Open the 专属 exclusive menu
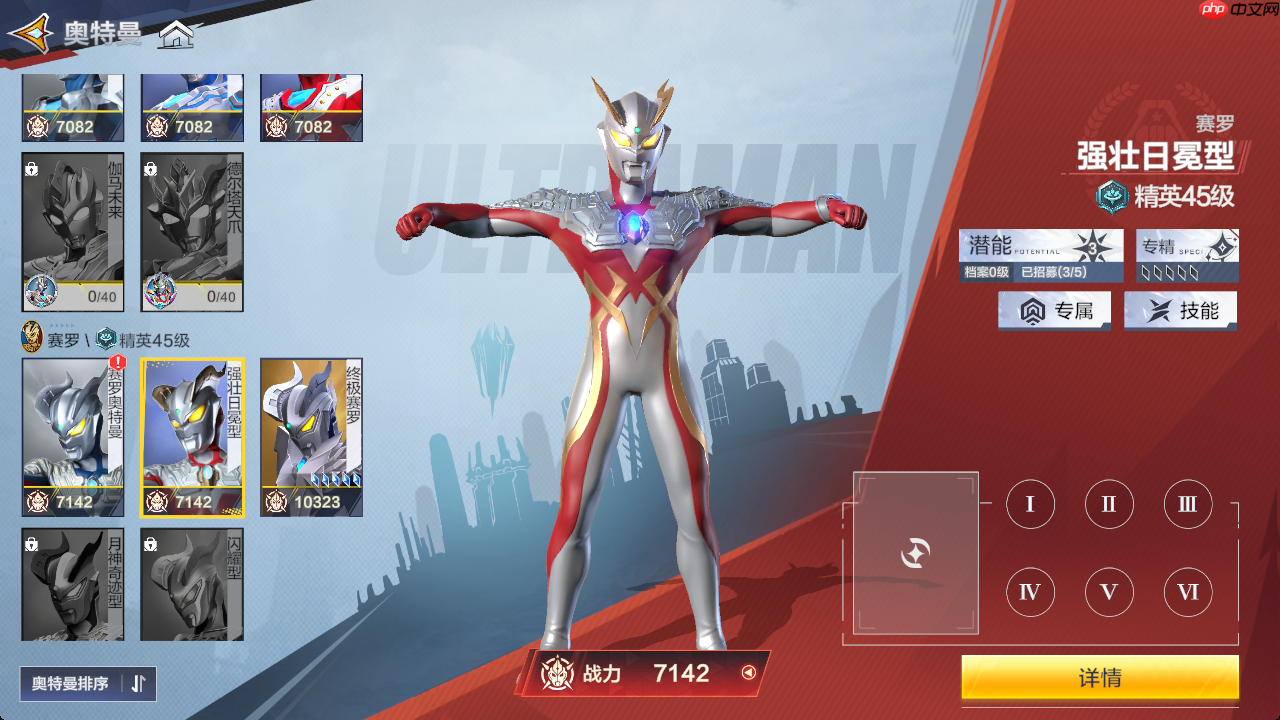This screenshot has width=1280, height=720. pos(1054,311)
